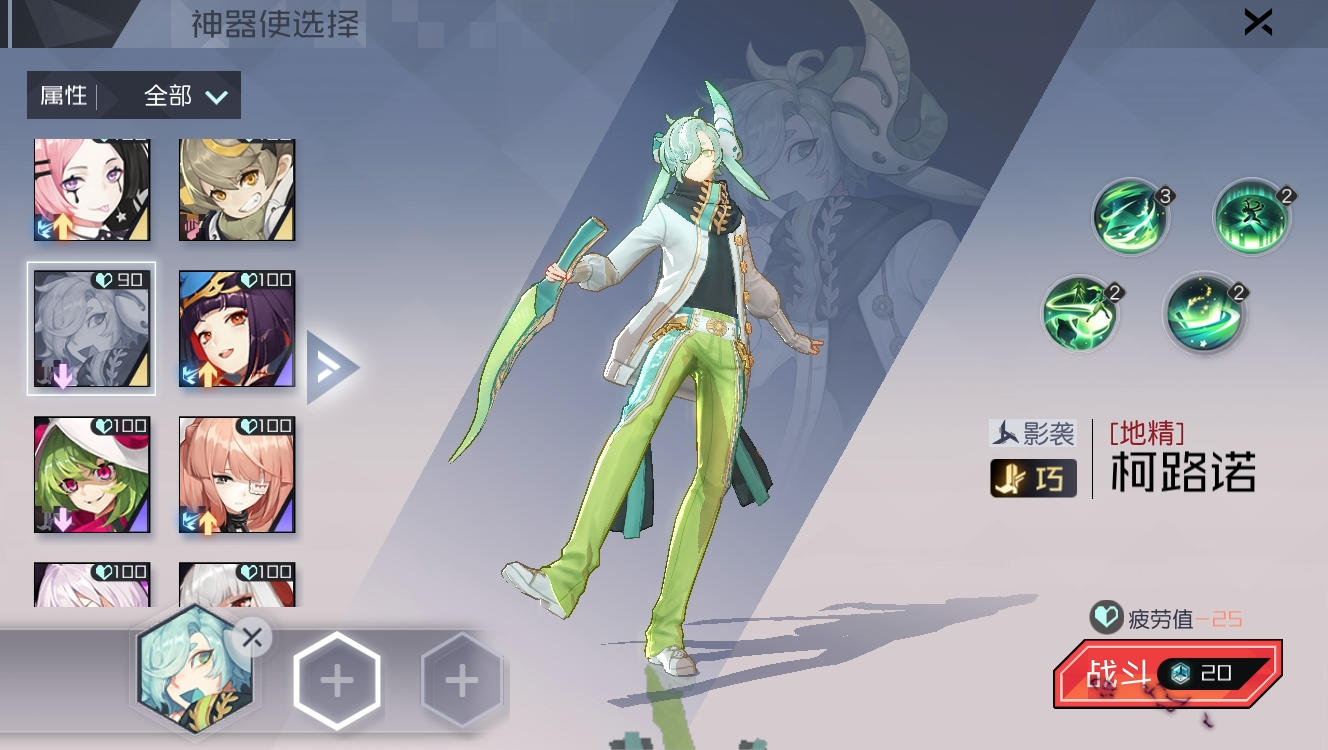Select the pink-haired character thumbnail at top left
1328x750 pixels.
tap(91, 188)
